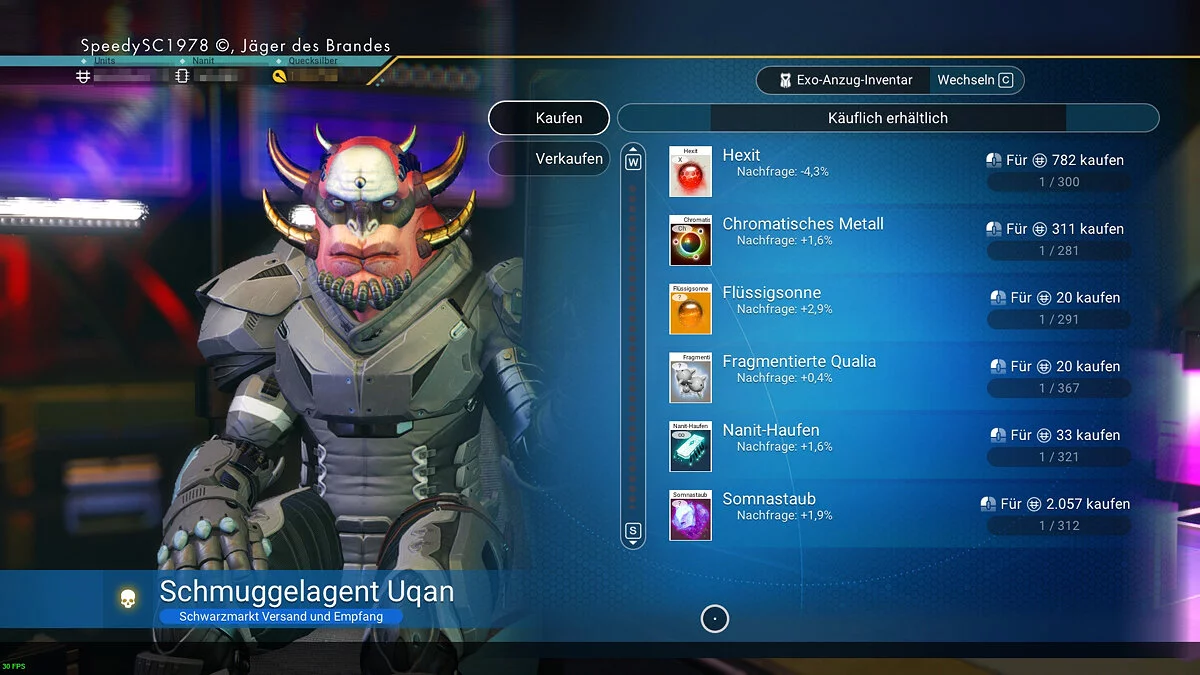
Task: Buy Hexit for 782 units
Action: (1059, 160)
